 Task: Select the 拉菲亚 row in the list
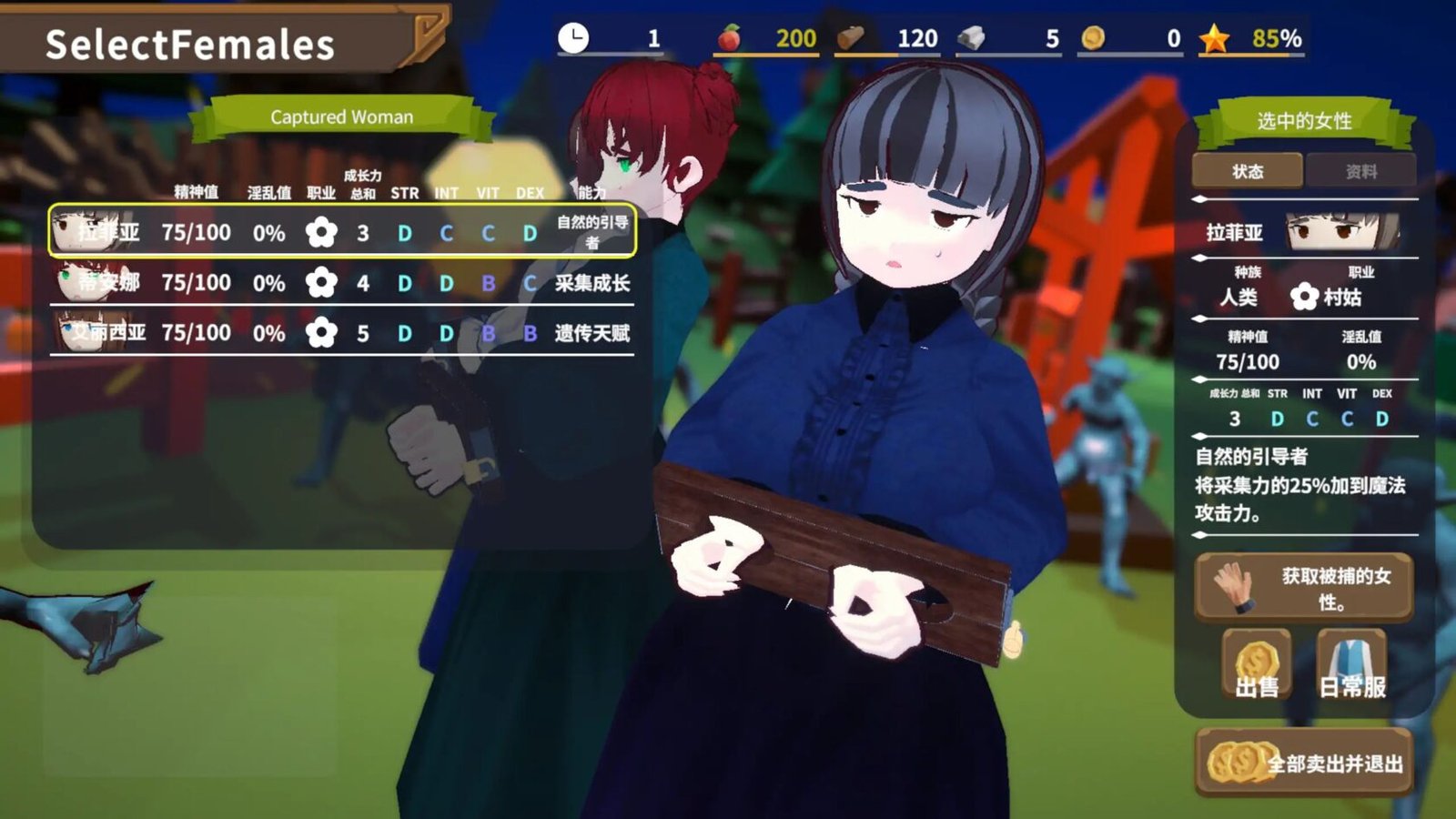coord(341,232)
